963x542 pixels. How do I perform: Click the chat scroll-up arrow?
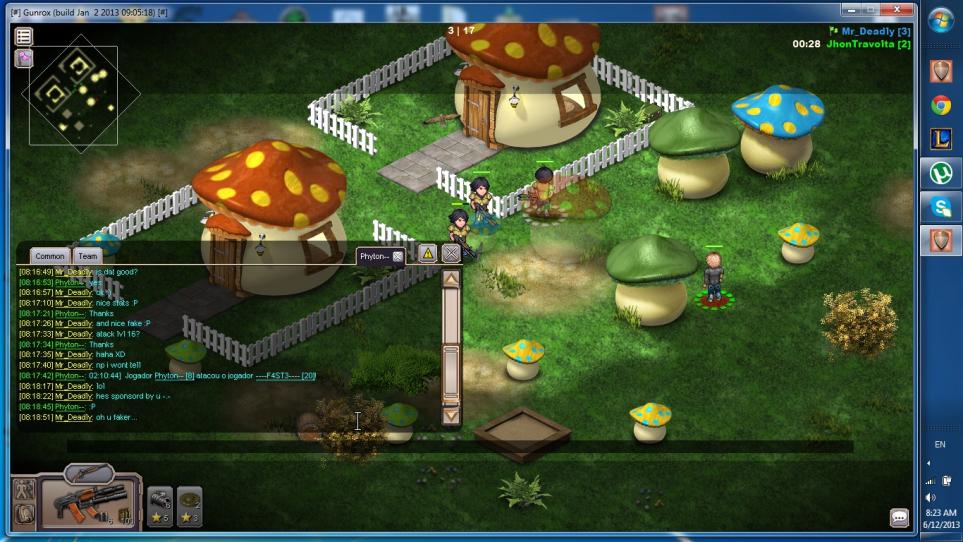click(x=451, y=279)
